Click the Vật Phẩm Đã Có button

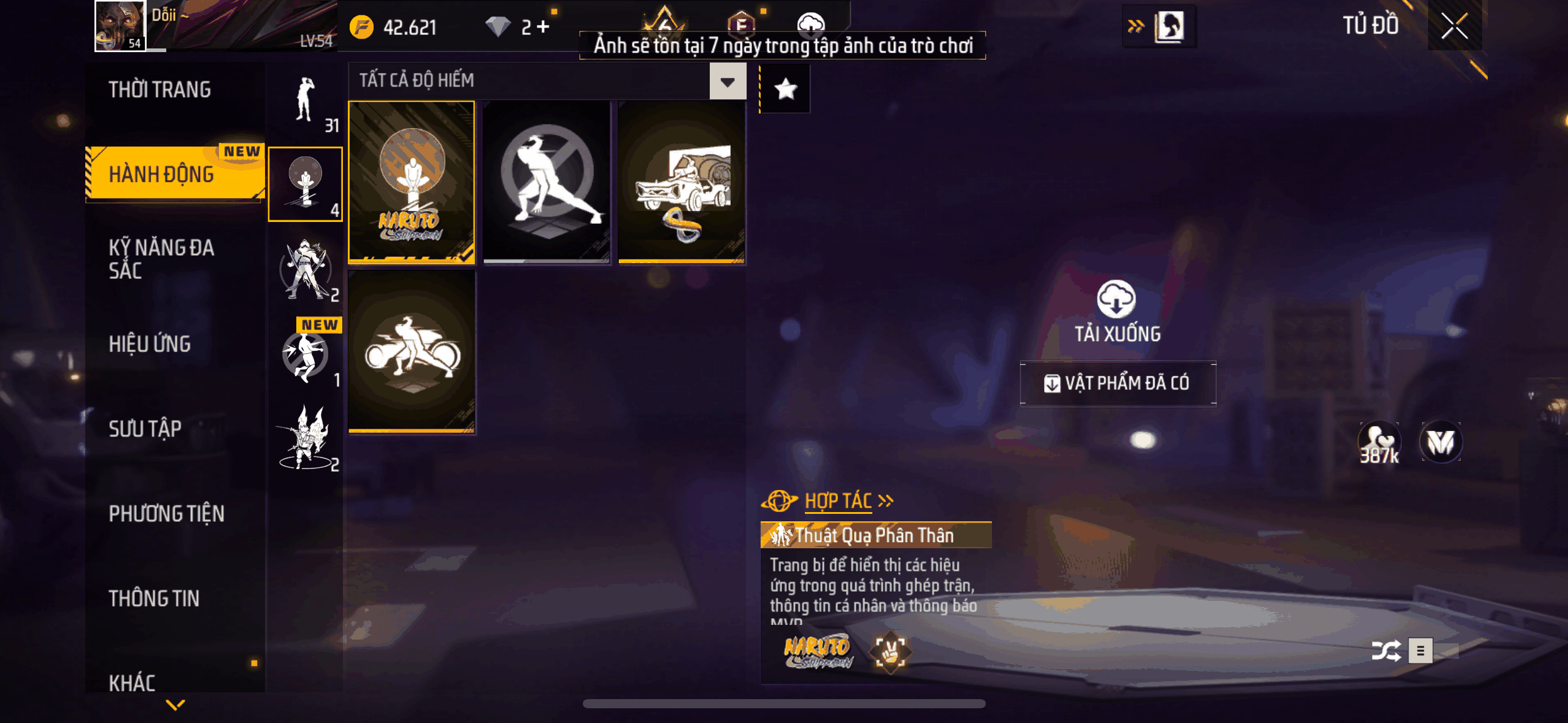coord(1118,383)
